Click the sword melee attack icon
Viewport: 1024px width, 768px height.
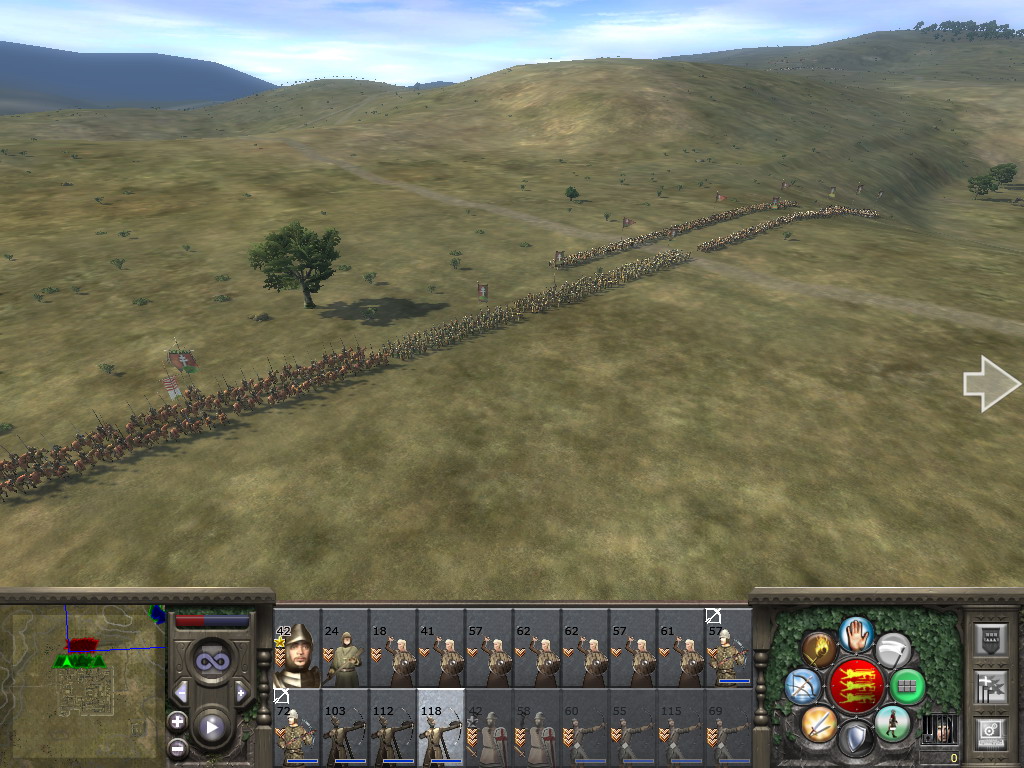pos(819,722)
